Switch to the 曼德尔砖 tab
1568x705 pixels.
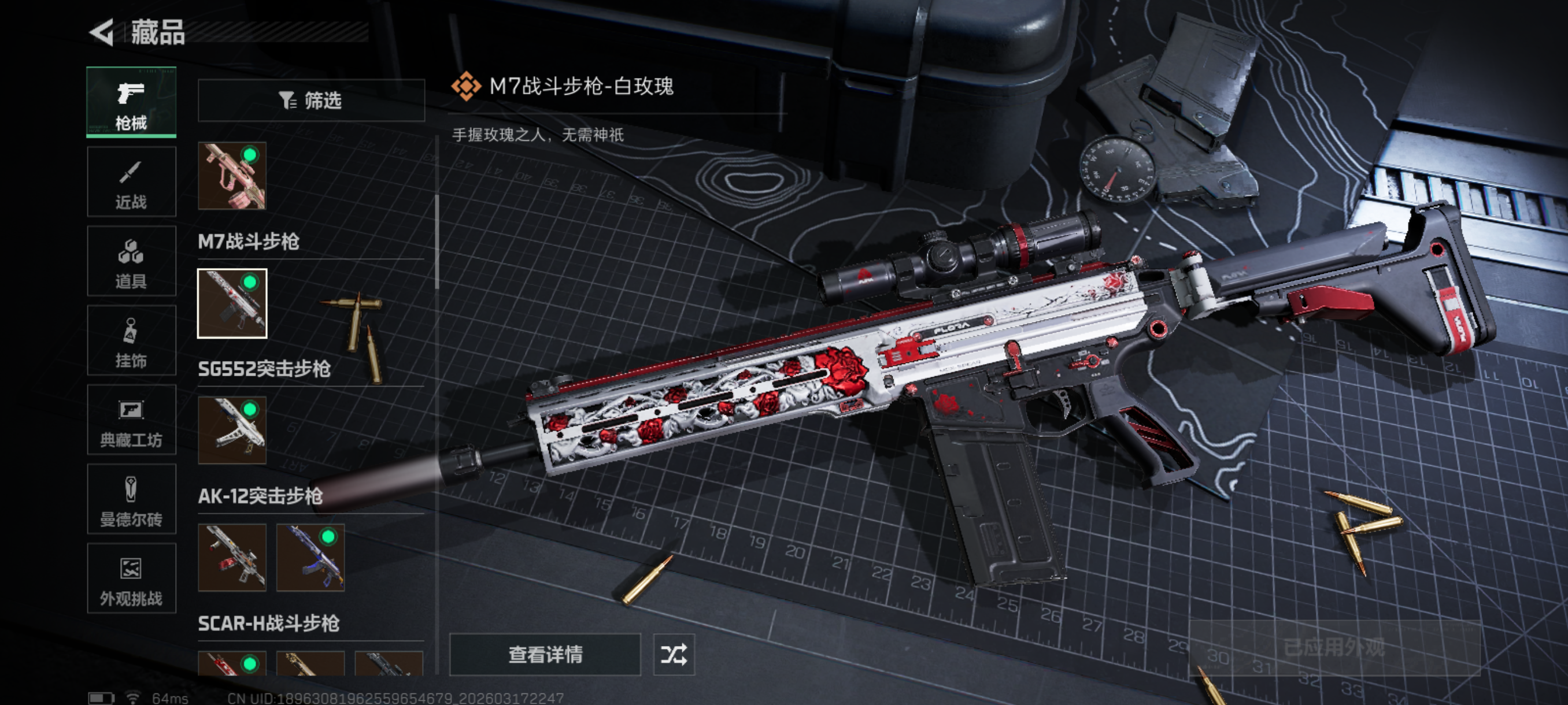point(131,499)
